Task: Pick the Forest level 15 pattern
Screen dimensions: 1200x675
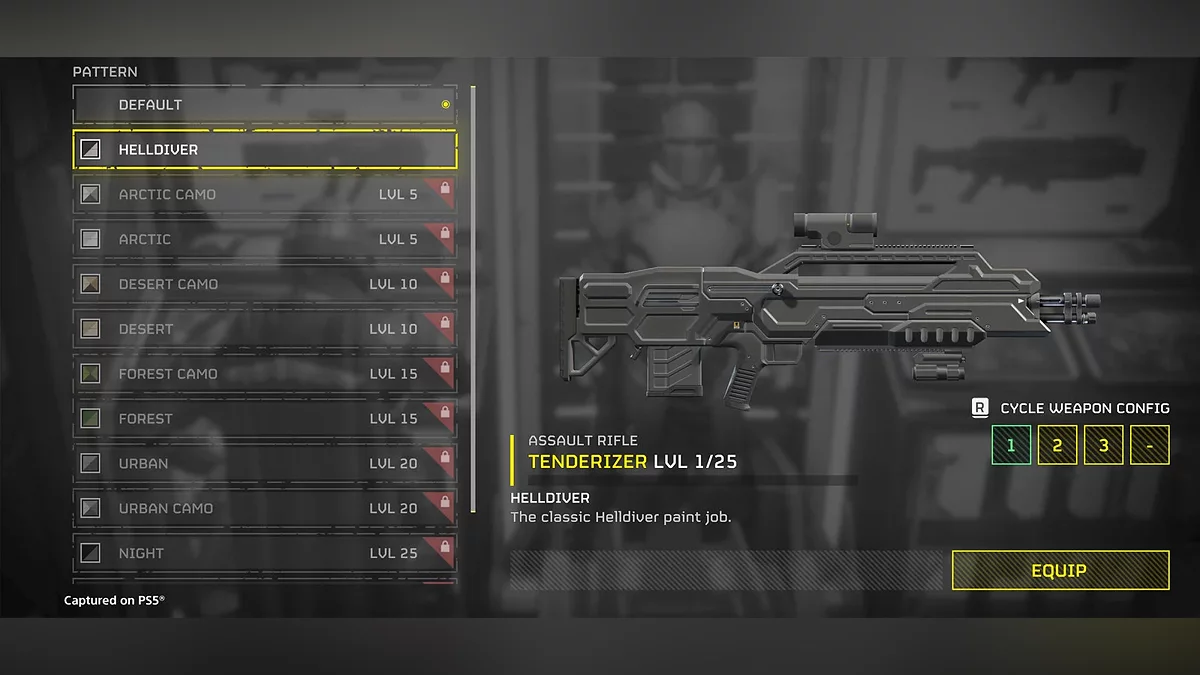Action: 265,419
